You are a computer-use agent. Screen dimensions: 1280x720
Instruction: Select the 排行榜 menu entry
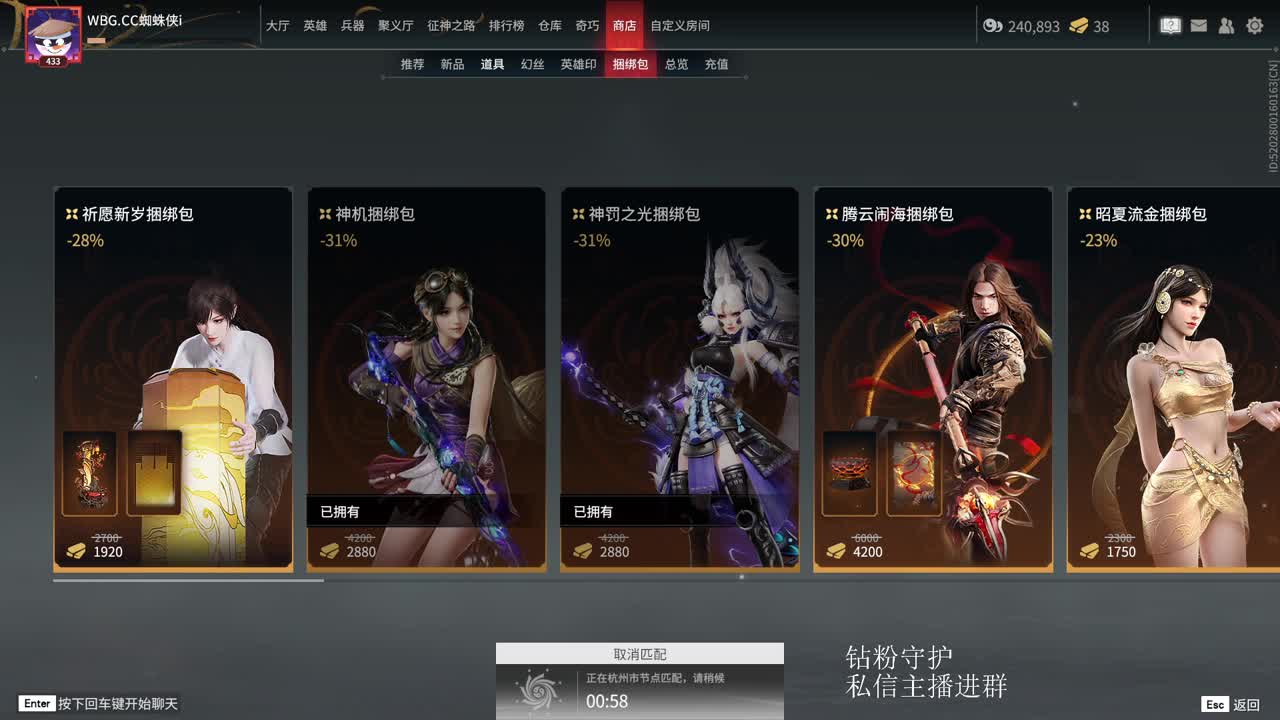508,26
